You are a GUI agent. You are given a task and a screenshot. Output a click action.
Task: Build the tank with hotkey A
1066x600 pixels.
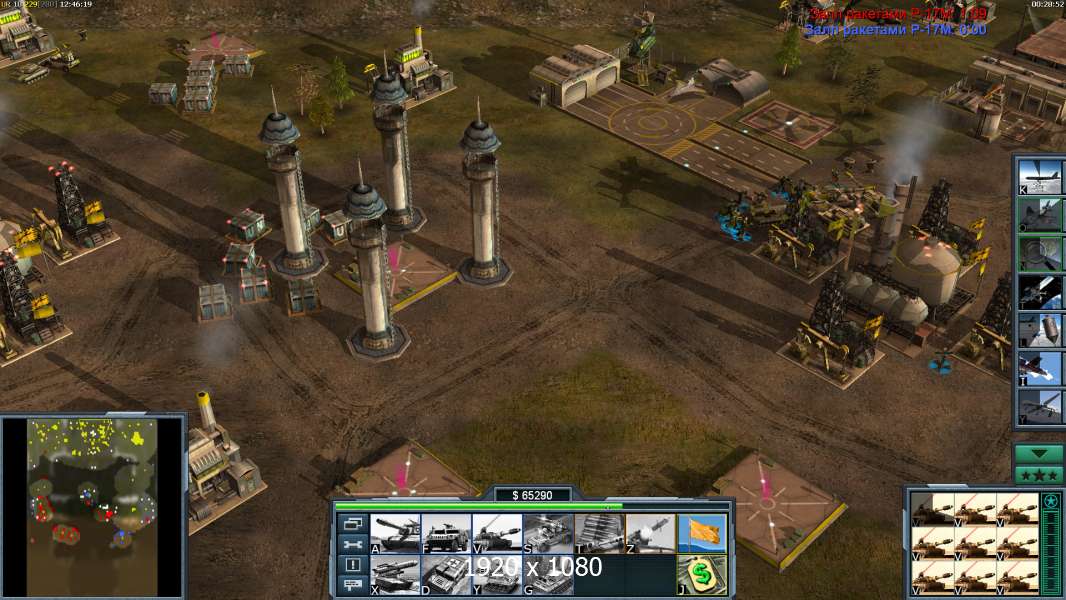click(x=395, y=533)
